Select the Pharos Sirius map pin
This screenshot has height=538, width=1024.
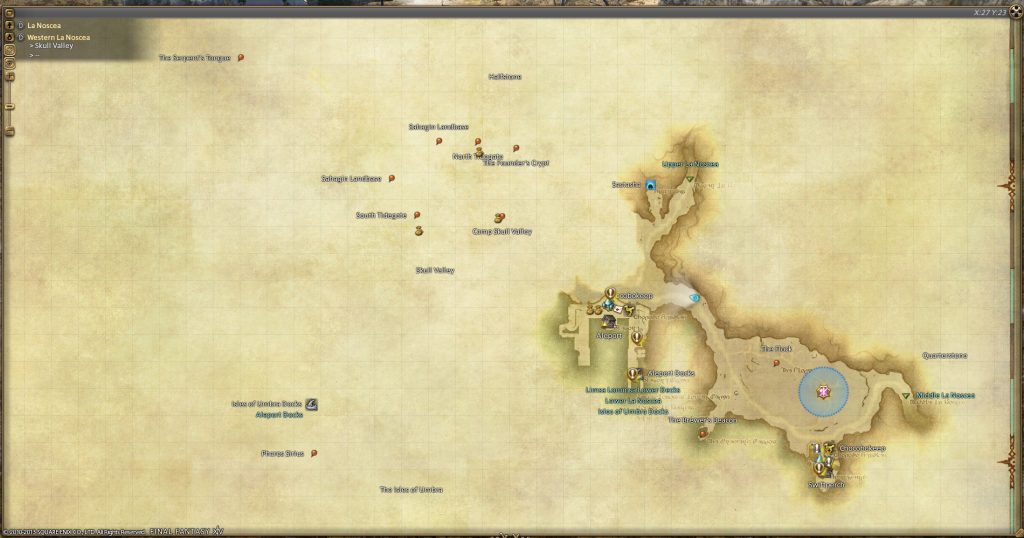click(314, 453)
